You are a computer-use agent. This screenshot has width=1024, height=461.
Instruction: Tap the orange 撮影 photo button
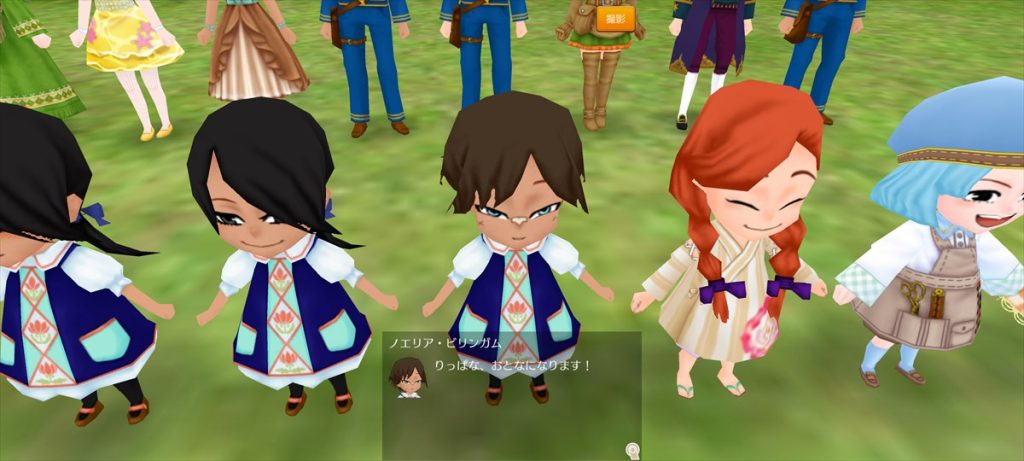pyautogui.click(x=615, y=19)
